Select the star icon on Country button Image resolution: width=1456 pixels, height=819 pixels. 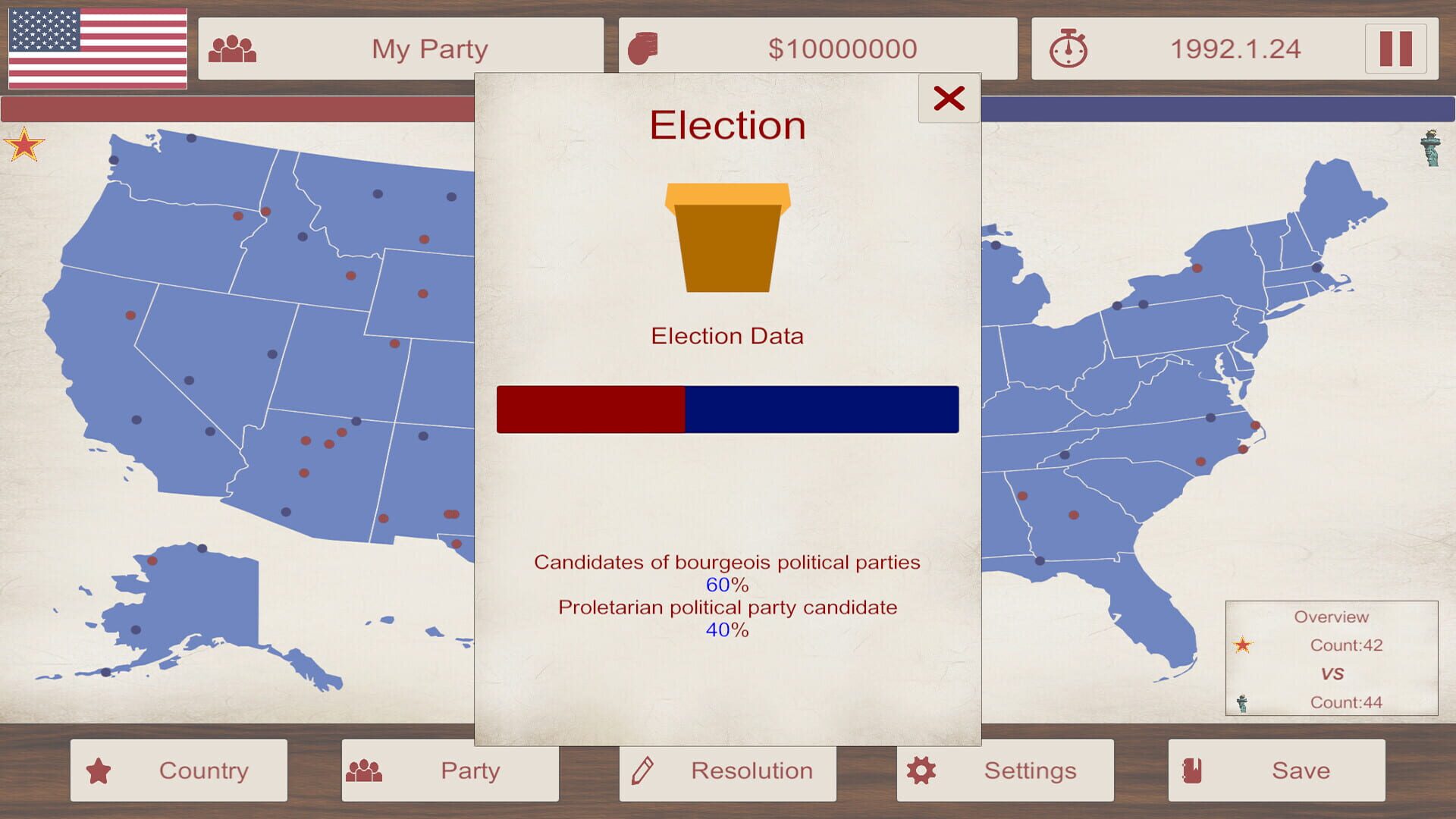(x=99, y=770)
